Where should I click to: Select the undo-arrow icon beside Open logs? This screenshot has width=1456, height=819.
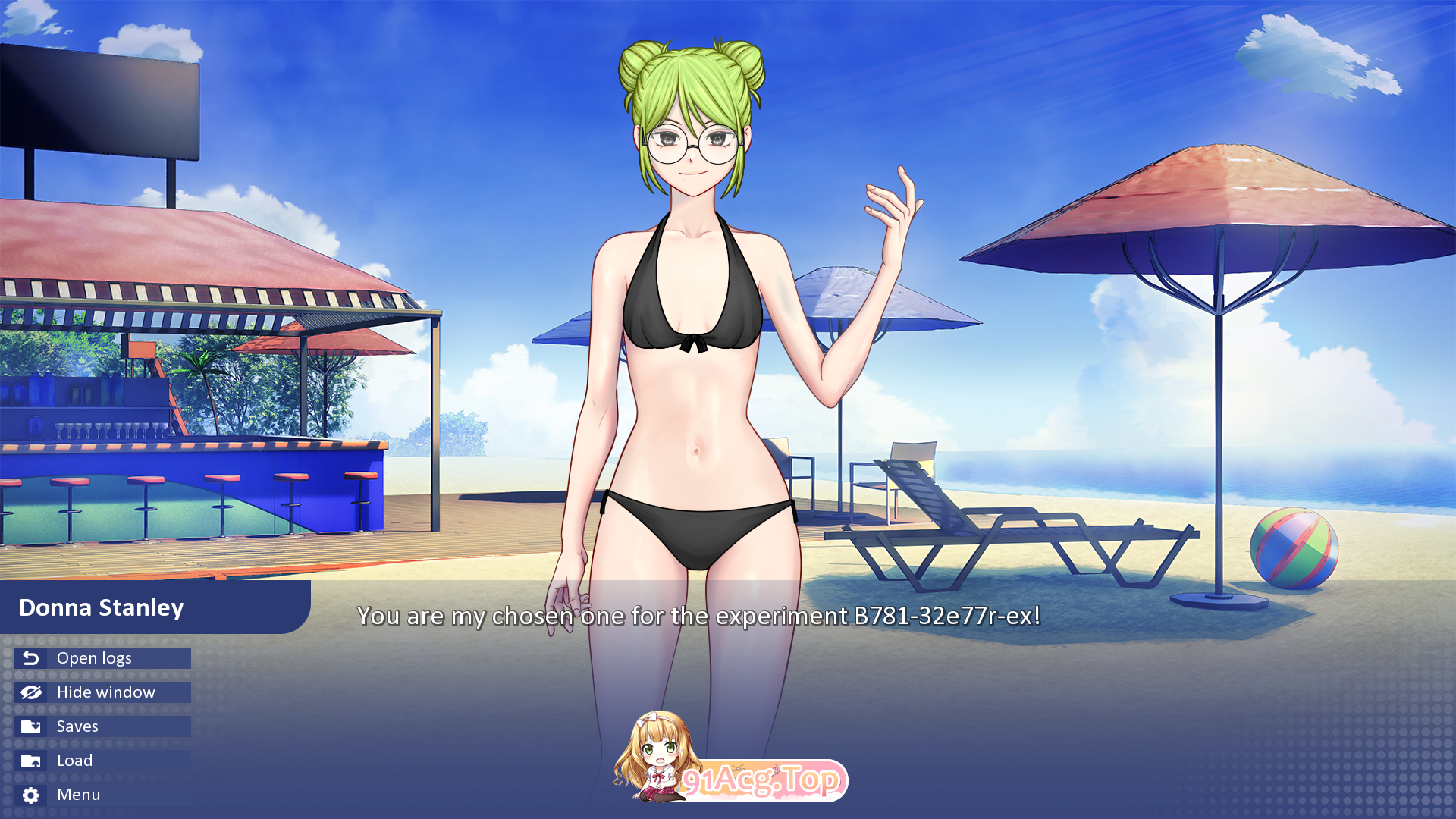point(30,658)
